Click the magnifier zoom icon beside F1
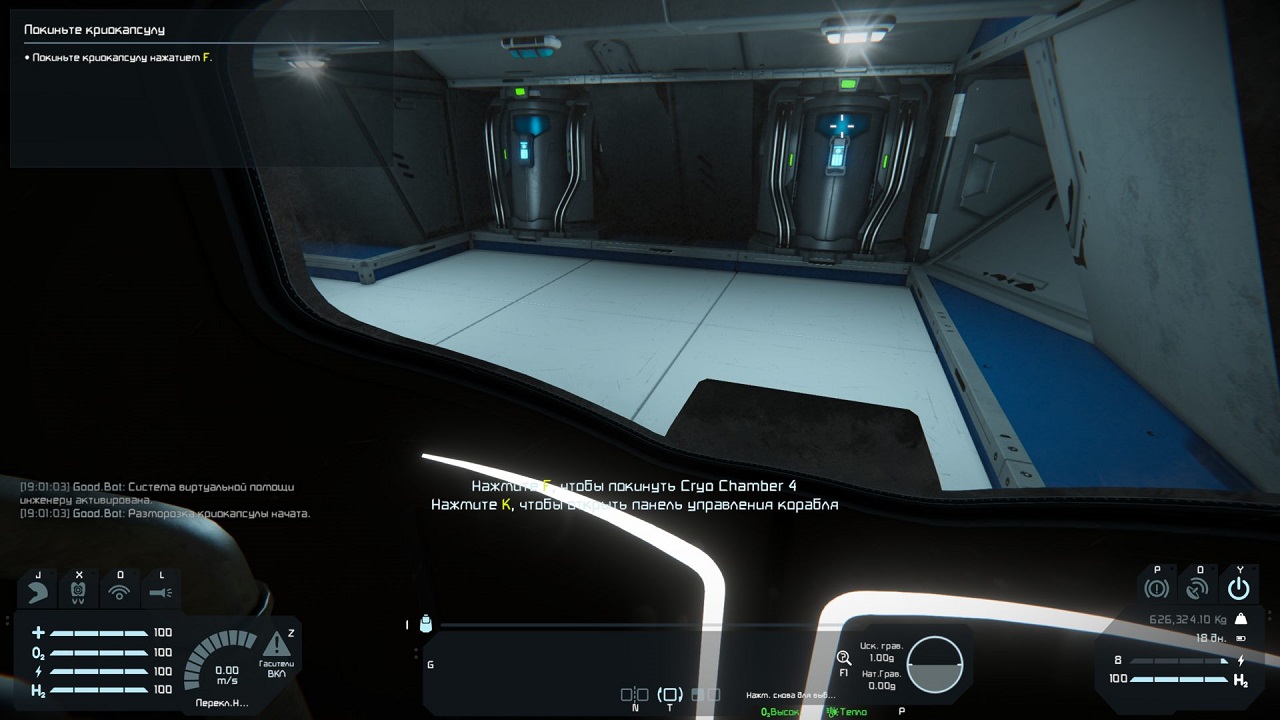 click(843, 656)
